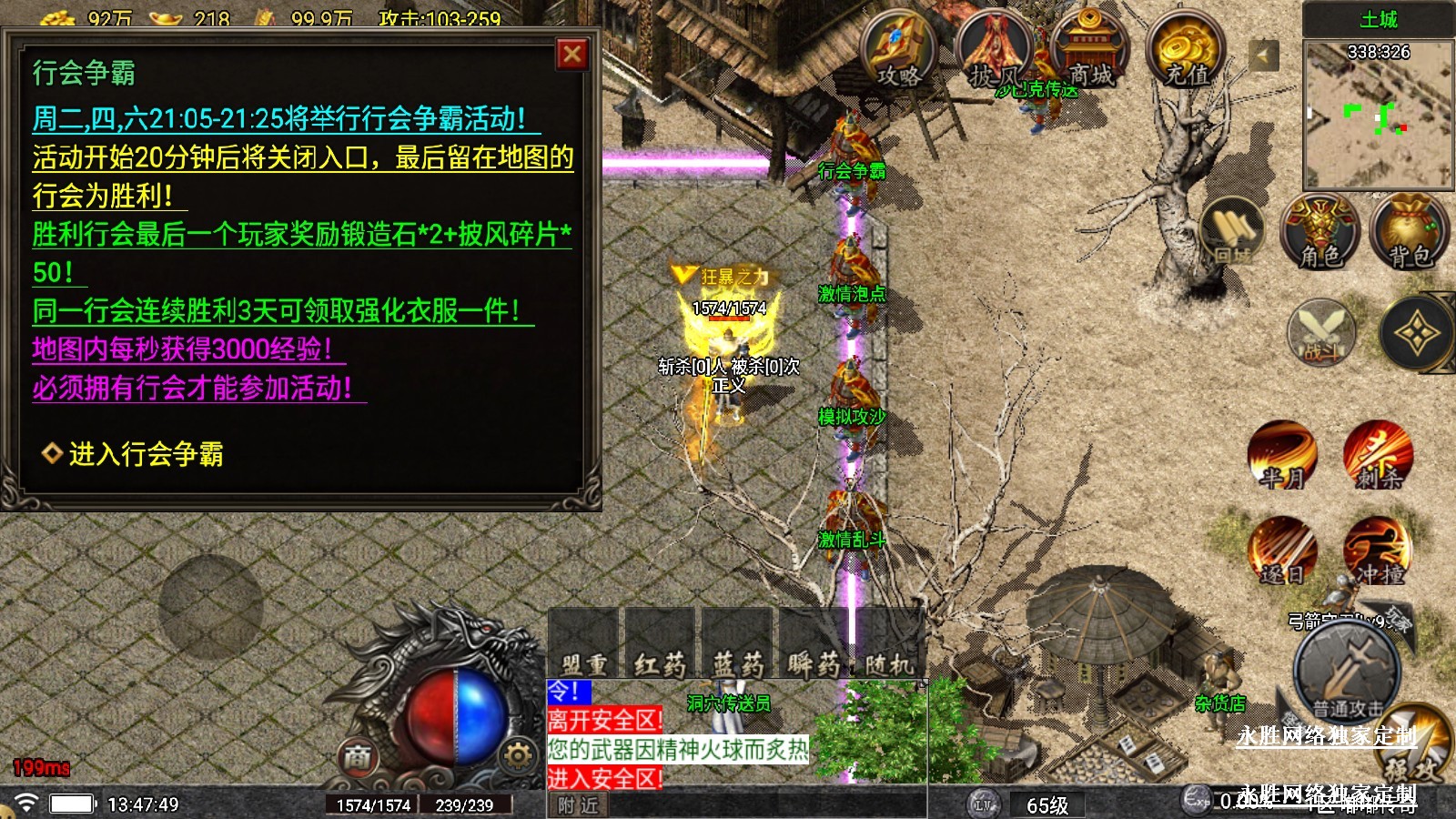Use the 红药 red potion slot
1456x819 pixels.
point(660,646)
